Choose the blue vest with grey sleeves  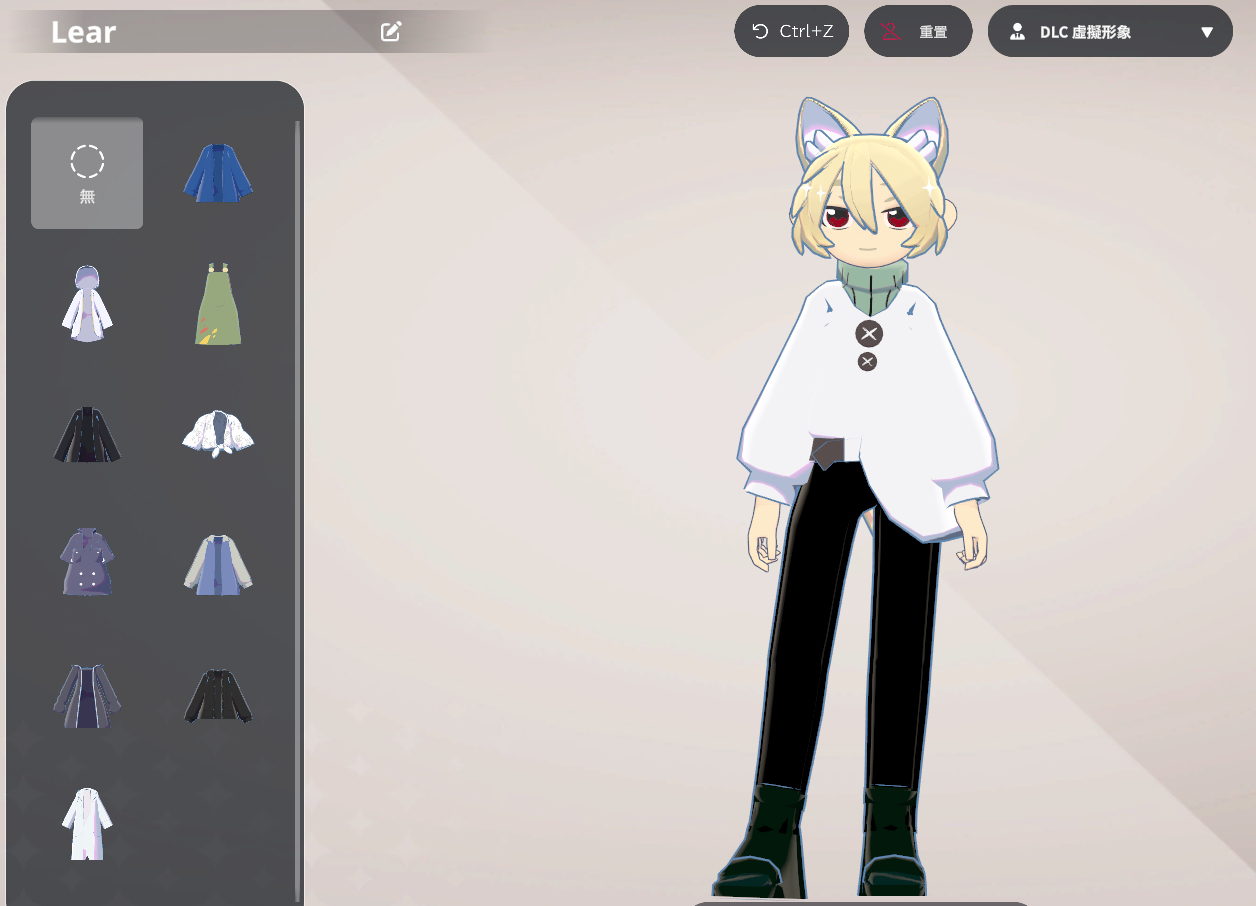point(218,564)
